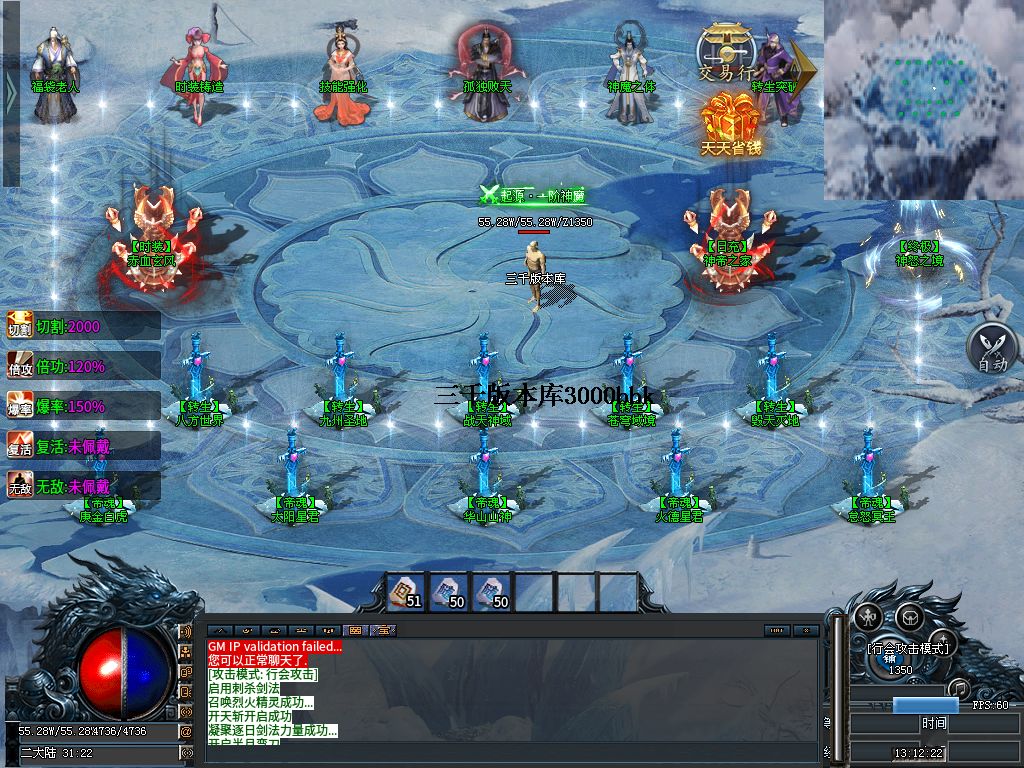The height and width of the screenshot is (768, 1024).
Task: Switch to the 宝 chat tab
Action: pos(383,631)
